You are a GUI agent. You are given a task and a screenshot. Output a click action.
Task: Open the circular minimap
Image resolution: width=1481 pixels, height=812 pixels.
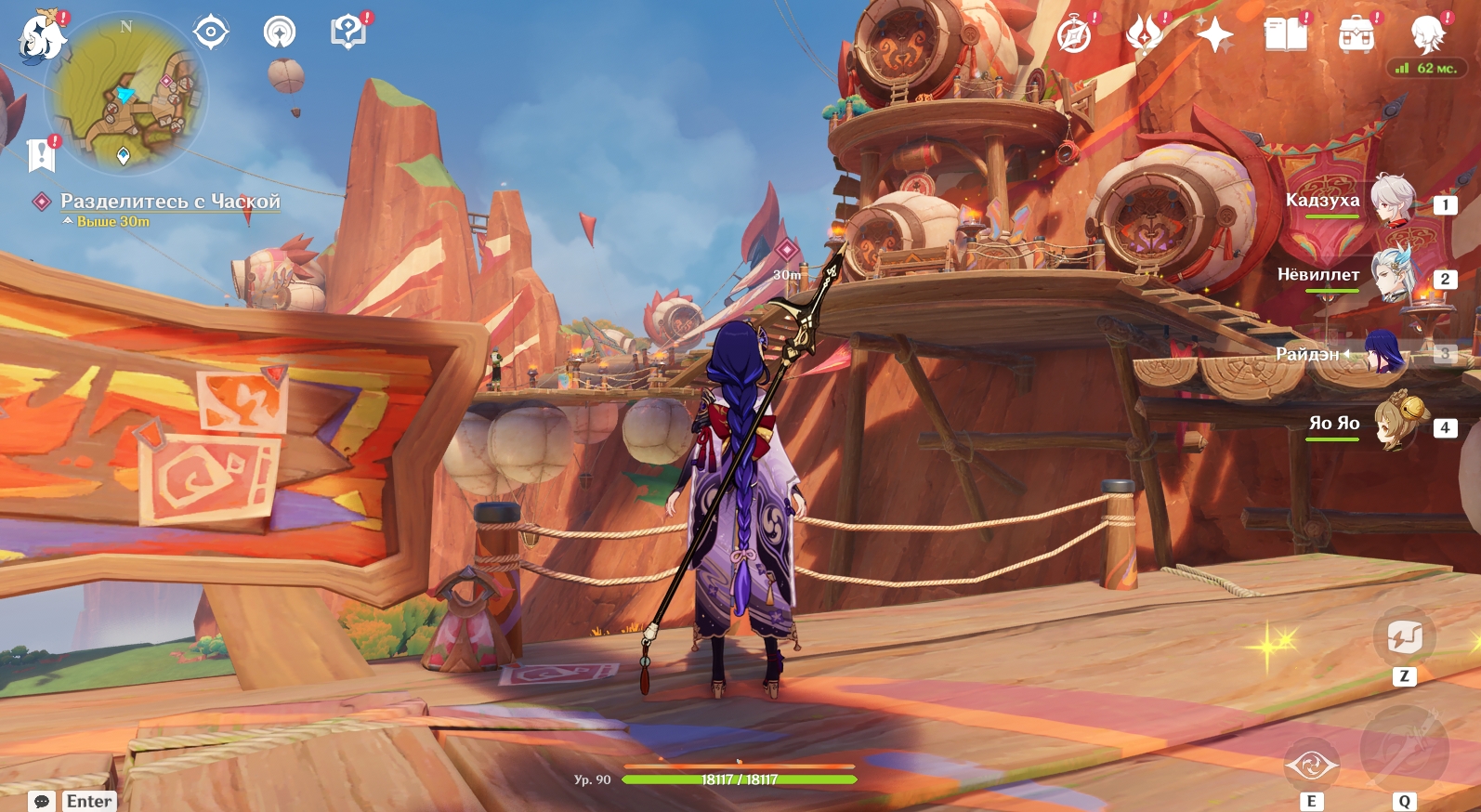[127, 93]
